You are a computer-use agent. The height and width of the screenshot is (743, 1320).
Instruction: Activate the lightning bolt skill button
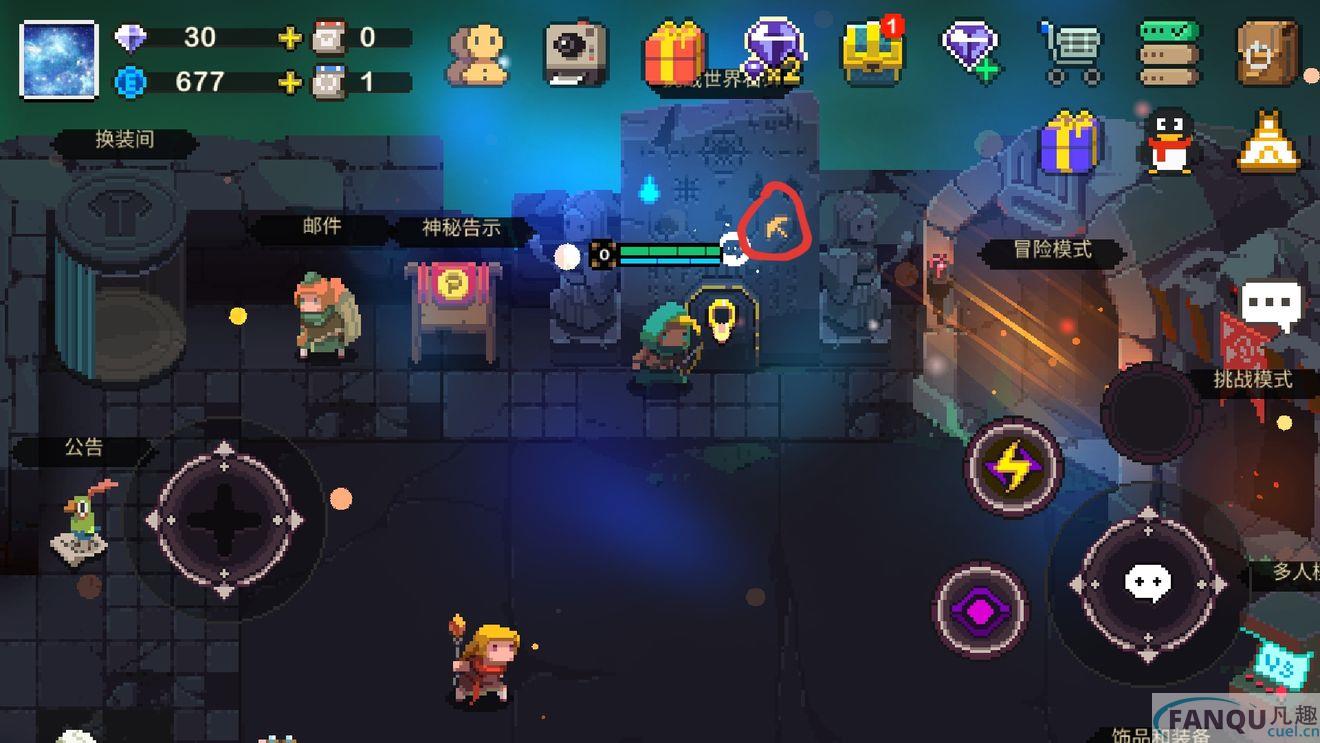(x=1012, y=467)
